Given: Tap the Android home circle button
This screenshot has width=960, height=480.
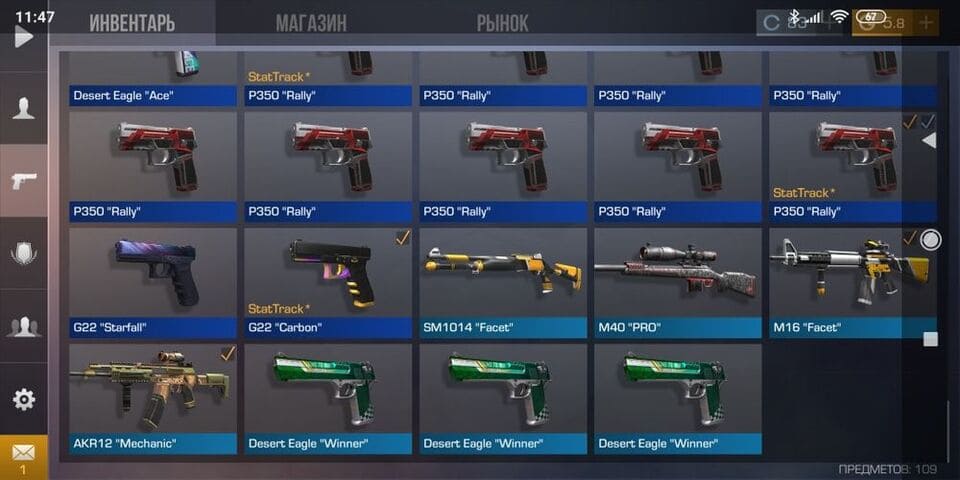Looking at the screenshot, I should (931, 240).
